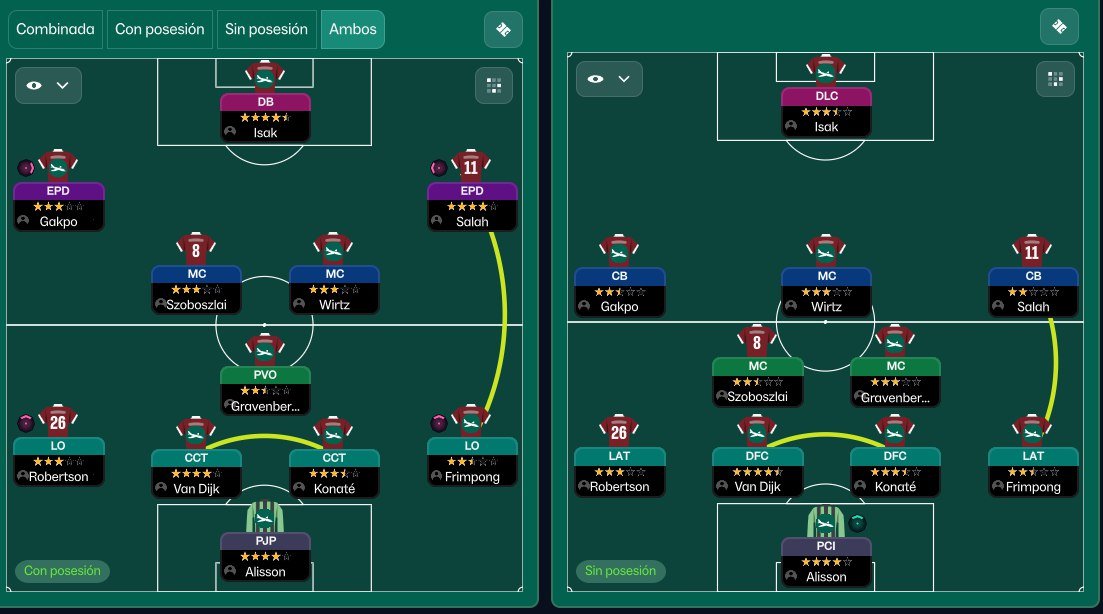Select Robertson's LO full-back card
Viewport: 1103px width, 614px height.
tap(59, 460)
